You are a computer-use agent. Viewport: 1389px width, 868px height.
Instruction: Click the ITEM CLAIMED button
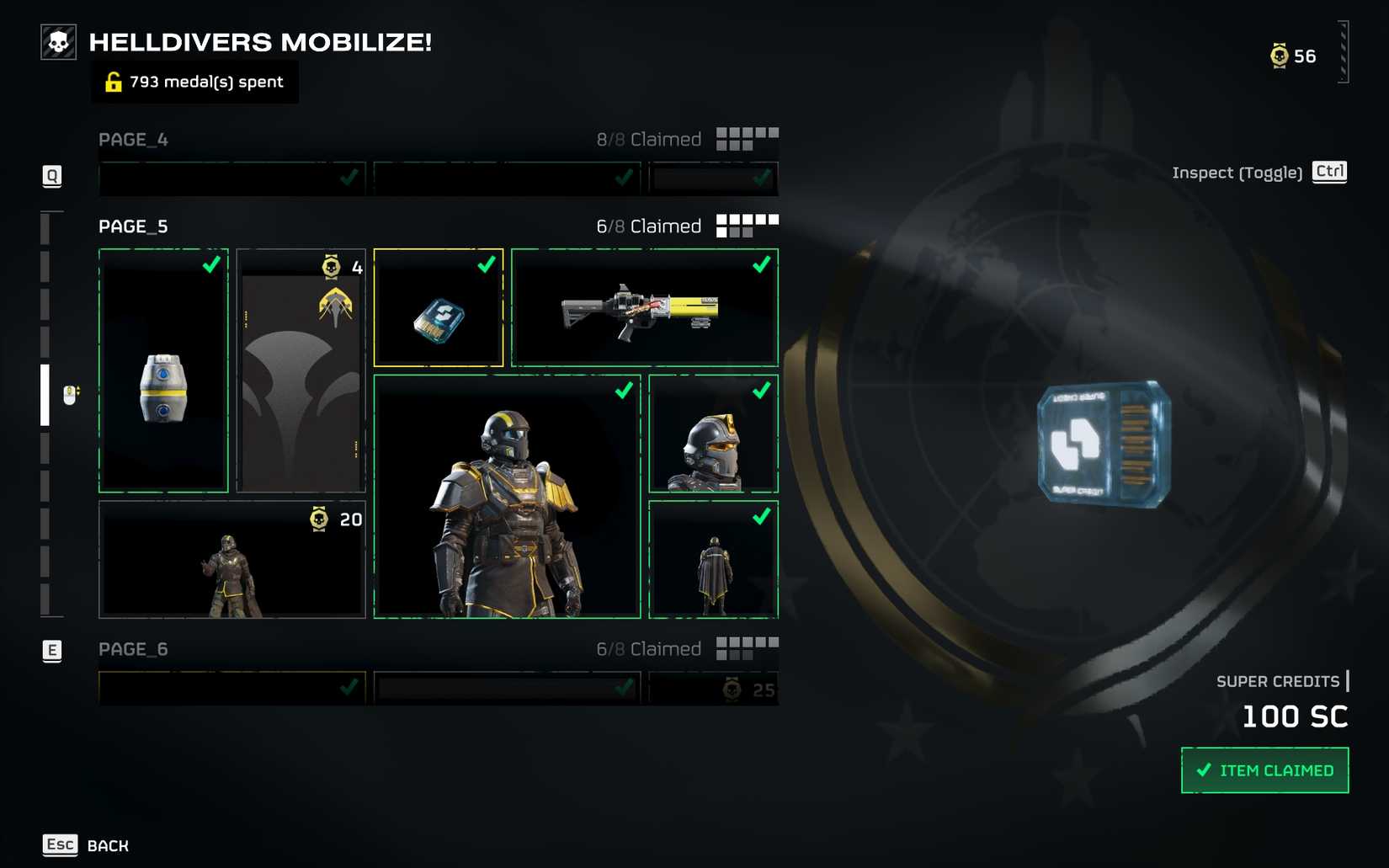pos(1265,769)
